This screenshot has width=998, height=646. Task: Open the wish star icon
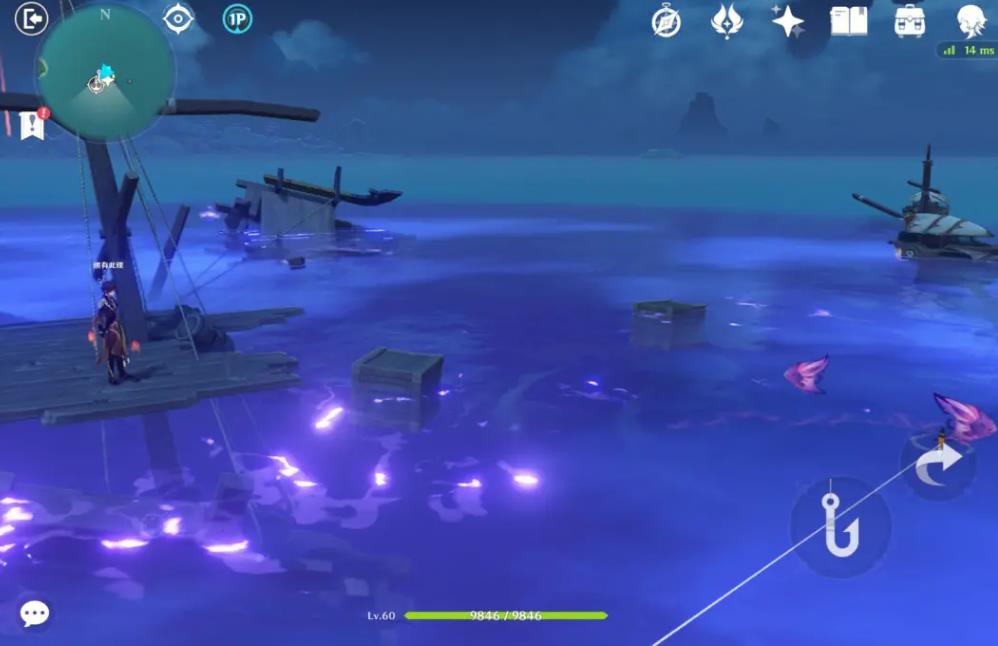tap(787, 21)
